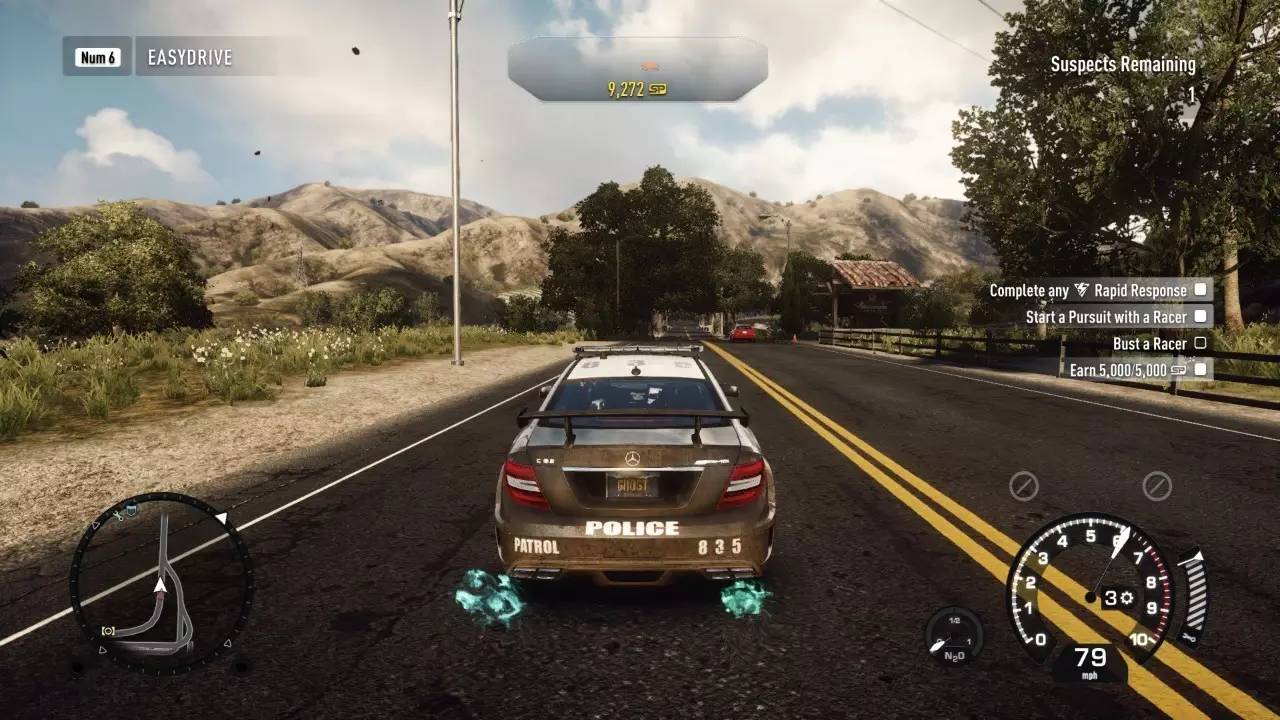Click the circular minimap
1280x720 pixels.
pos(160,582)
